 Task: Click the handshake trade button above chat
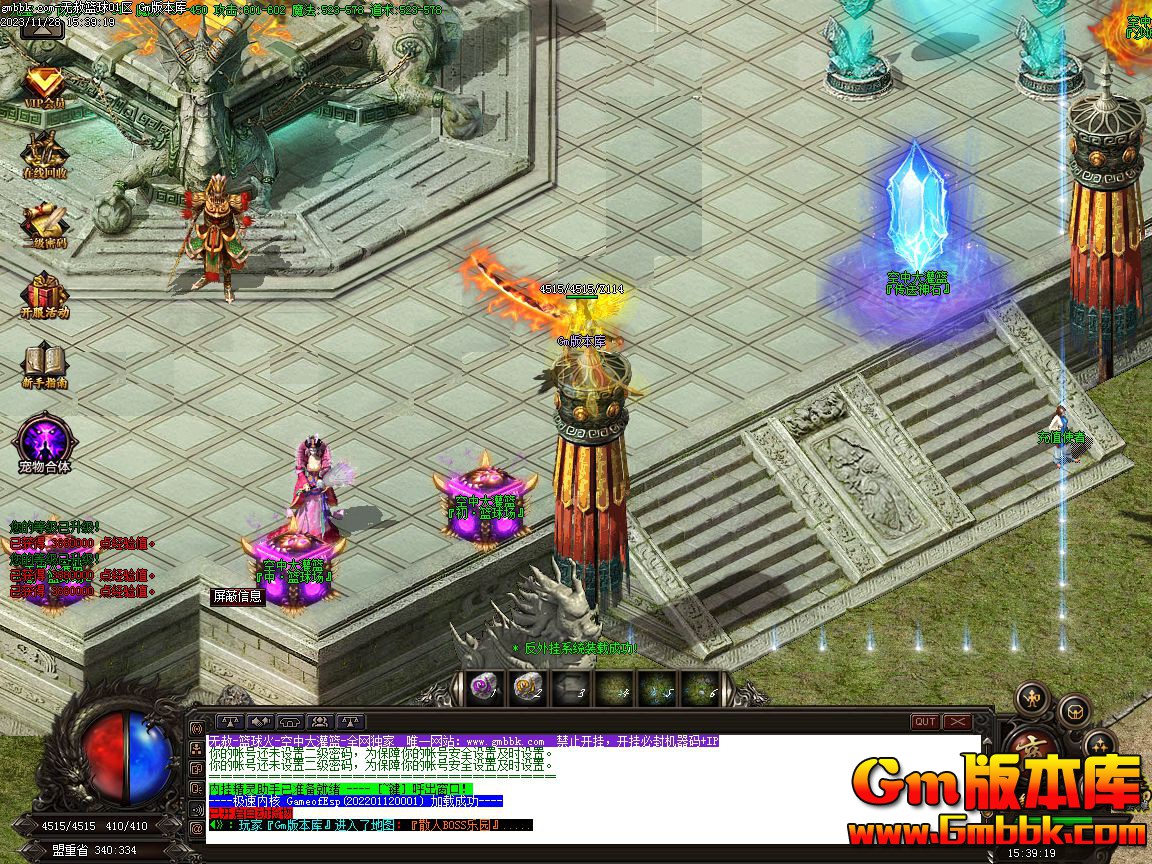point(261,721)
